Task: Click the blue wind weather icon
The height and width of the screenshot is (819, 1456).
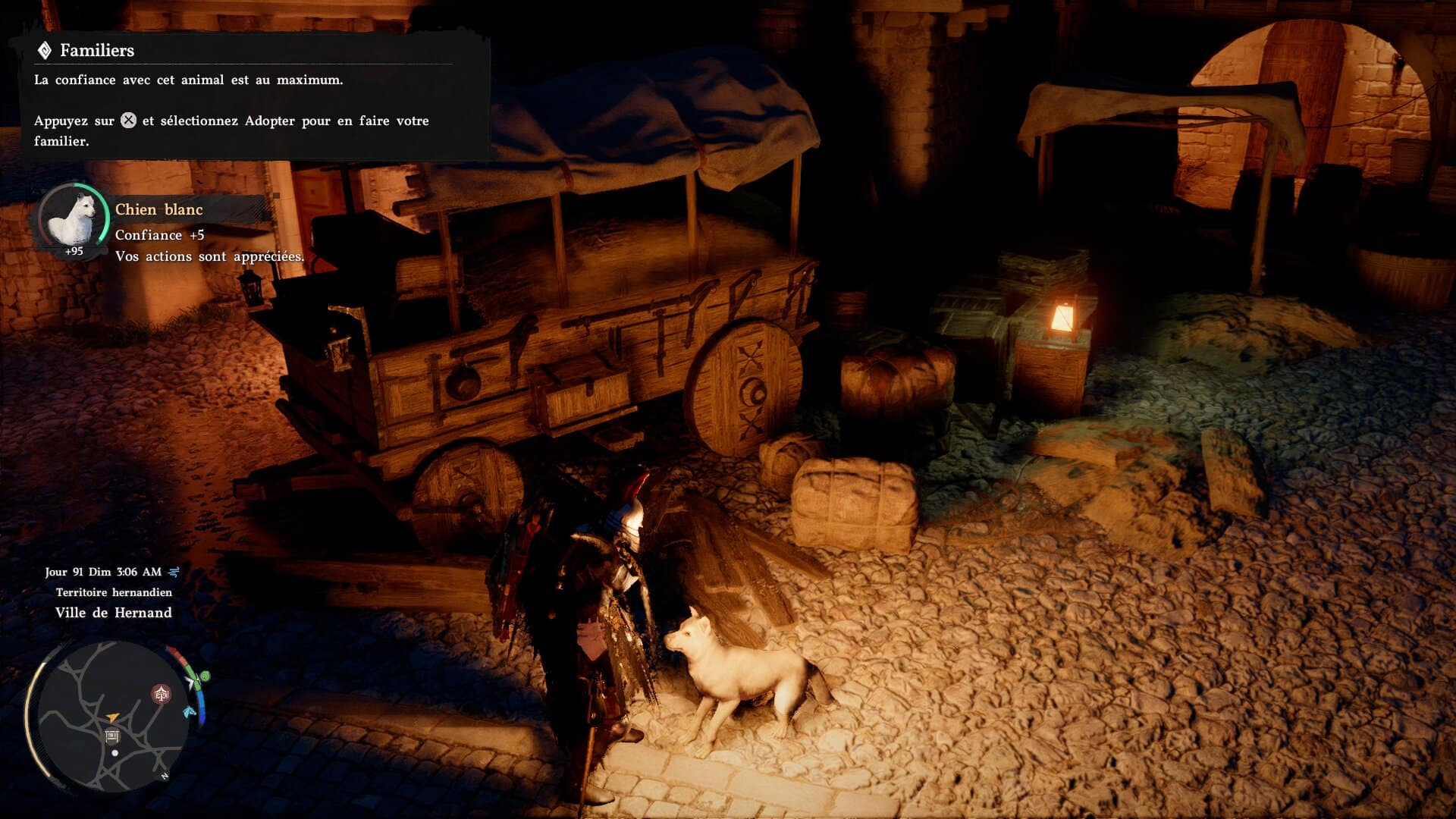Action: (x=174, y=572)
